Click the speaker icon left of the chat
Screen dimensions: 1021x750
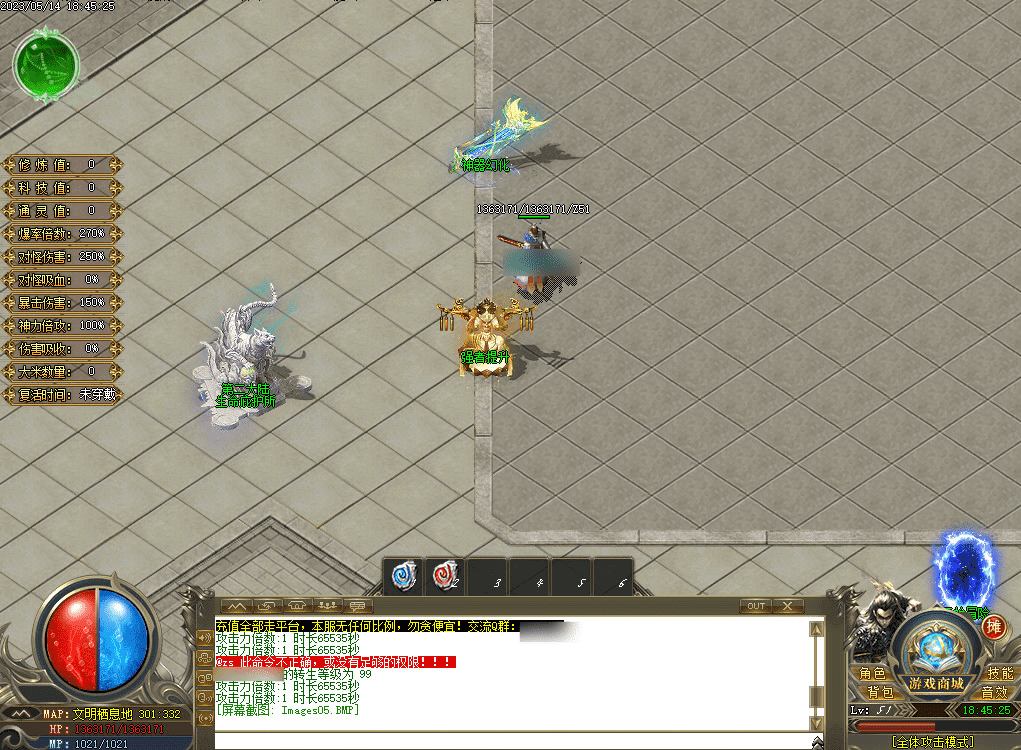(205, 636)
